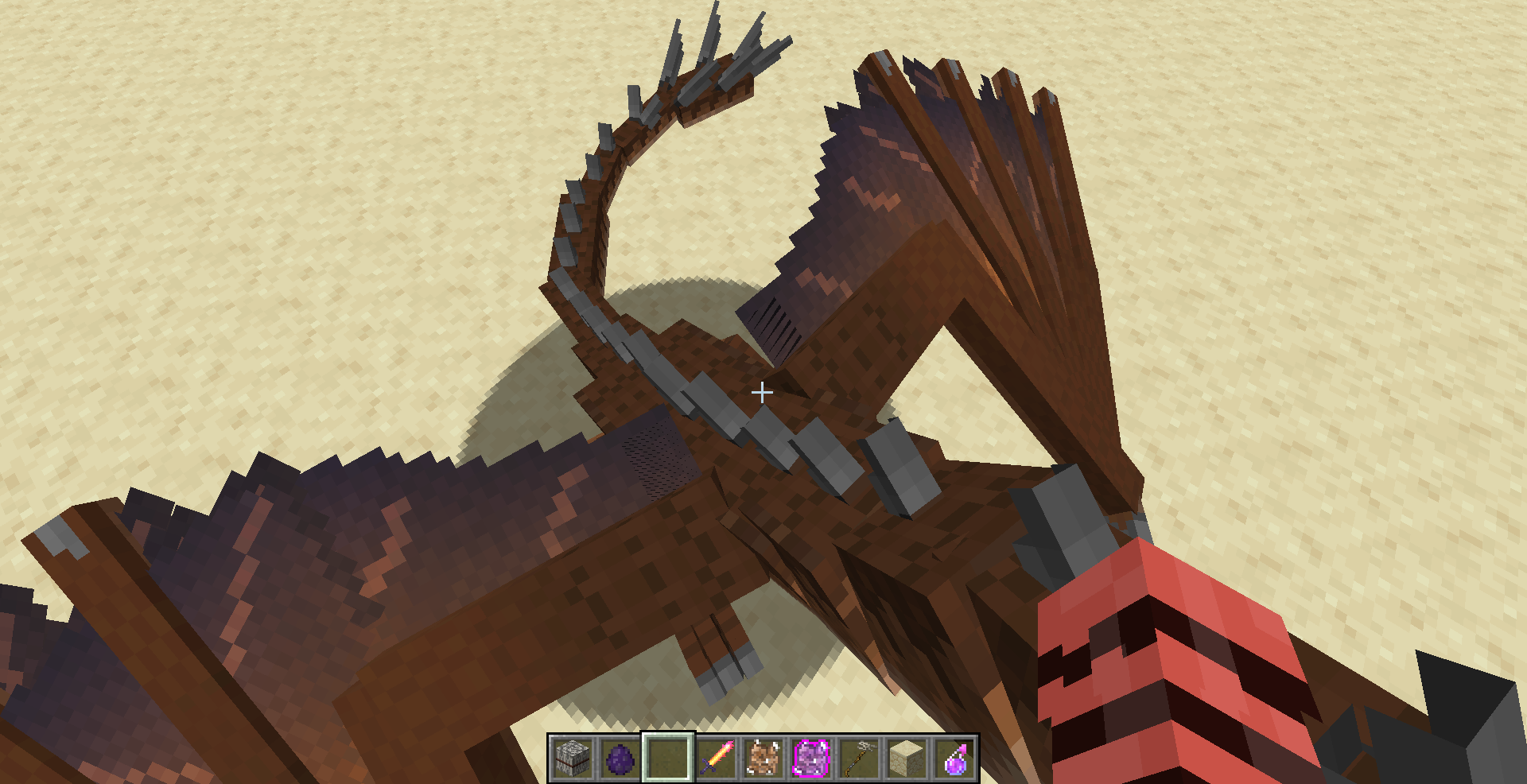This screenshot has width=1527, height=784.
Task: Select the stone block in hotbar slot one
Action: 573,759
